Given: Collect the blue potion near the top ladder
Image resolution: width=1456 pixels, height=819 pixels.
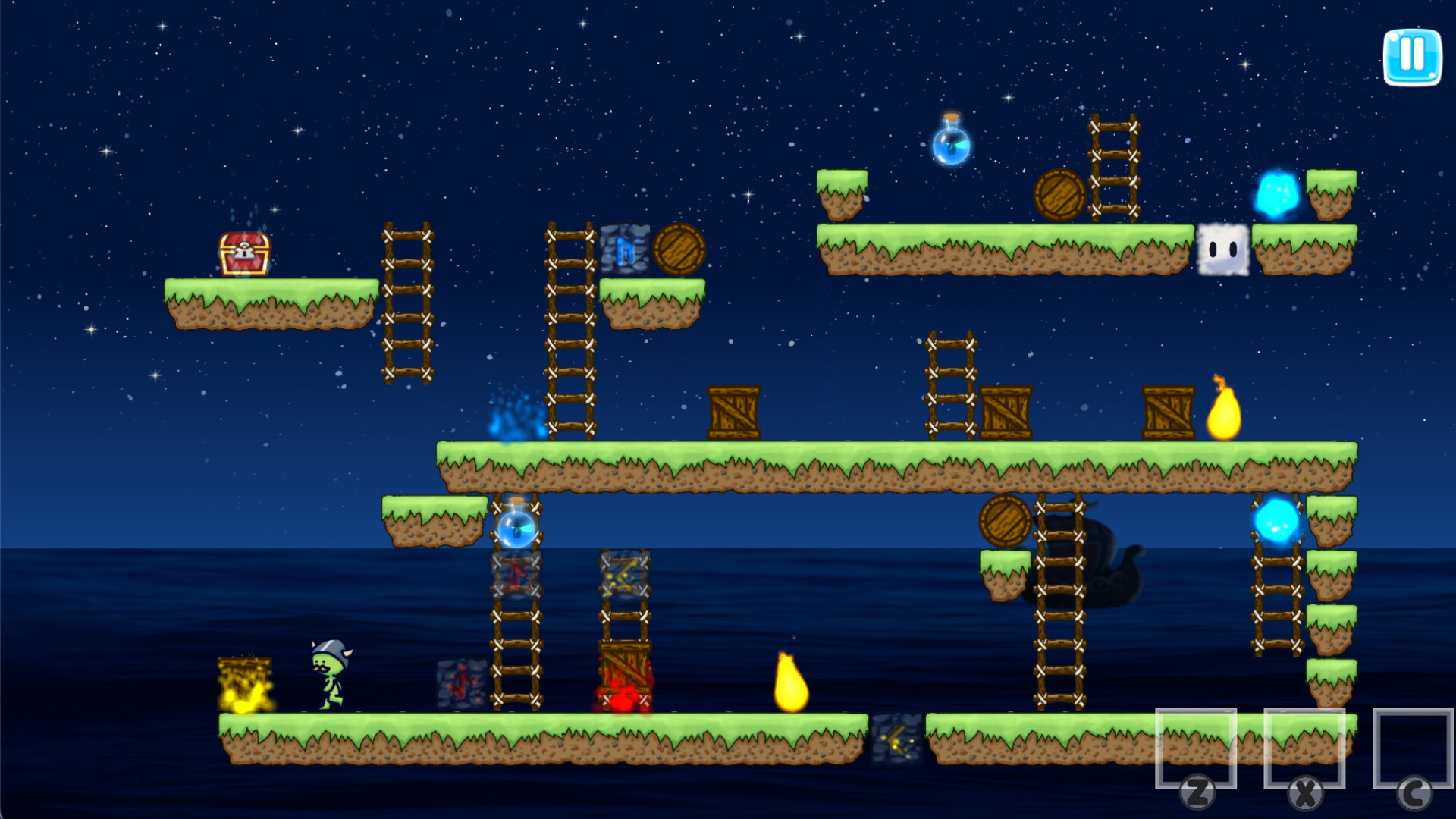Looking at the screenshot, I should [x=950, y=146].
